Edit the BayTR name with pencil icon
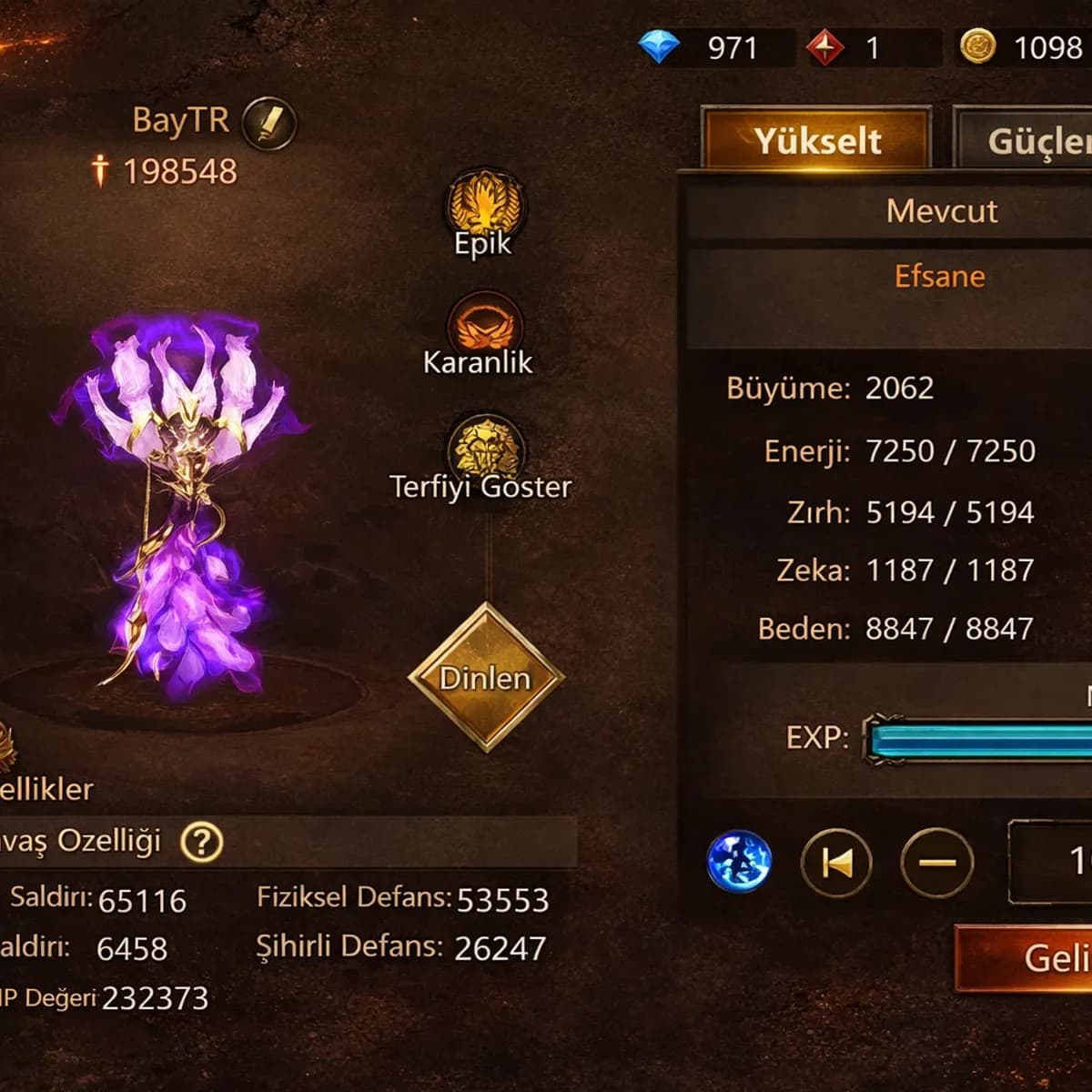 (x=269, y=123)
